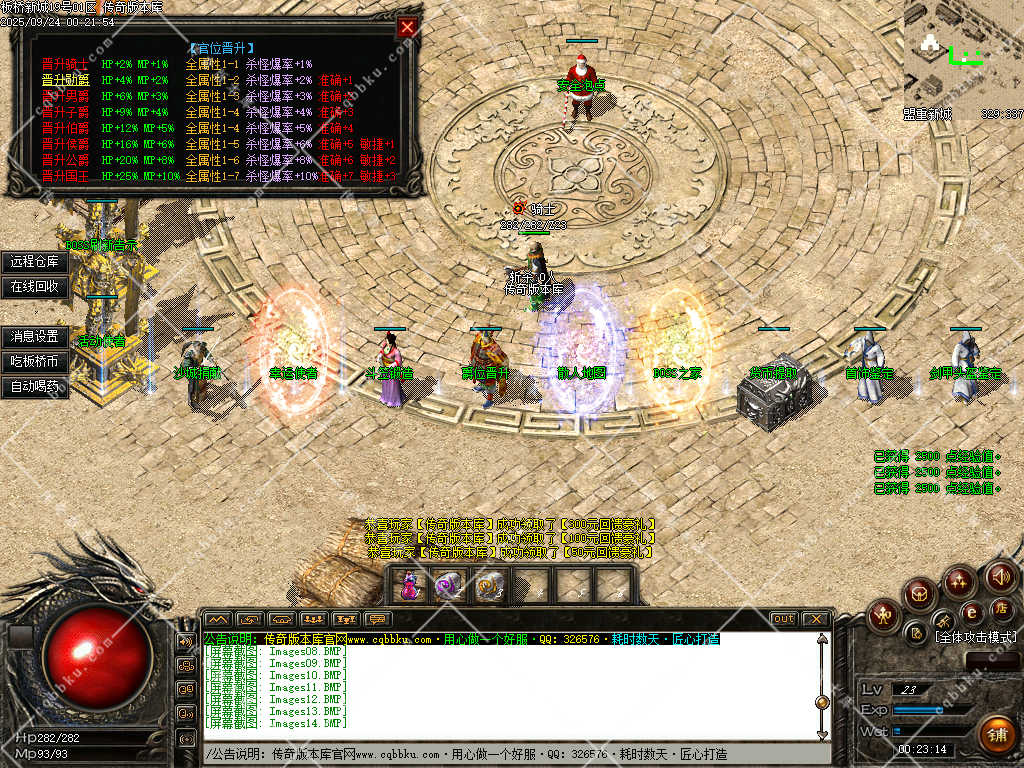Pick the 晋升伯爵 promotion row
Screen dimensions: 1024x768
[65, 128]
